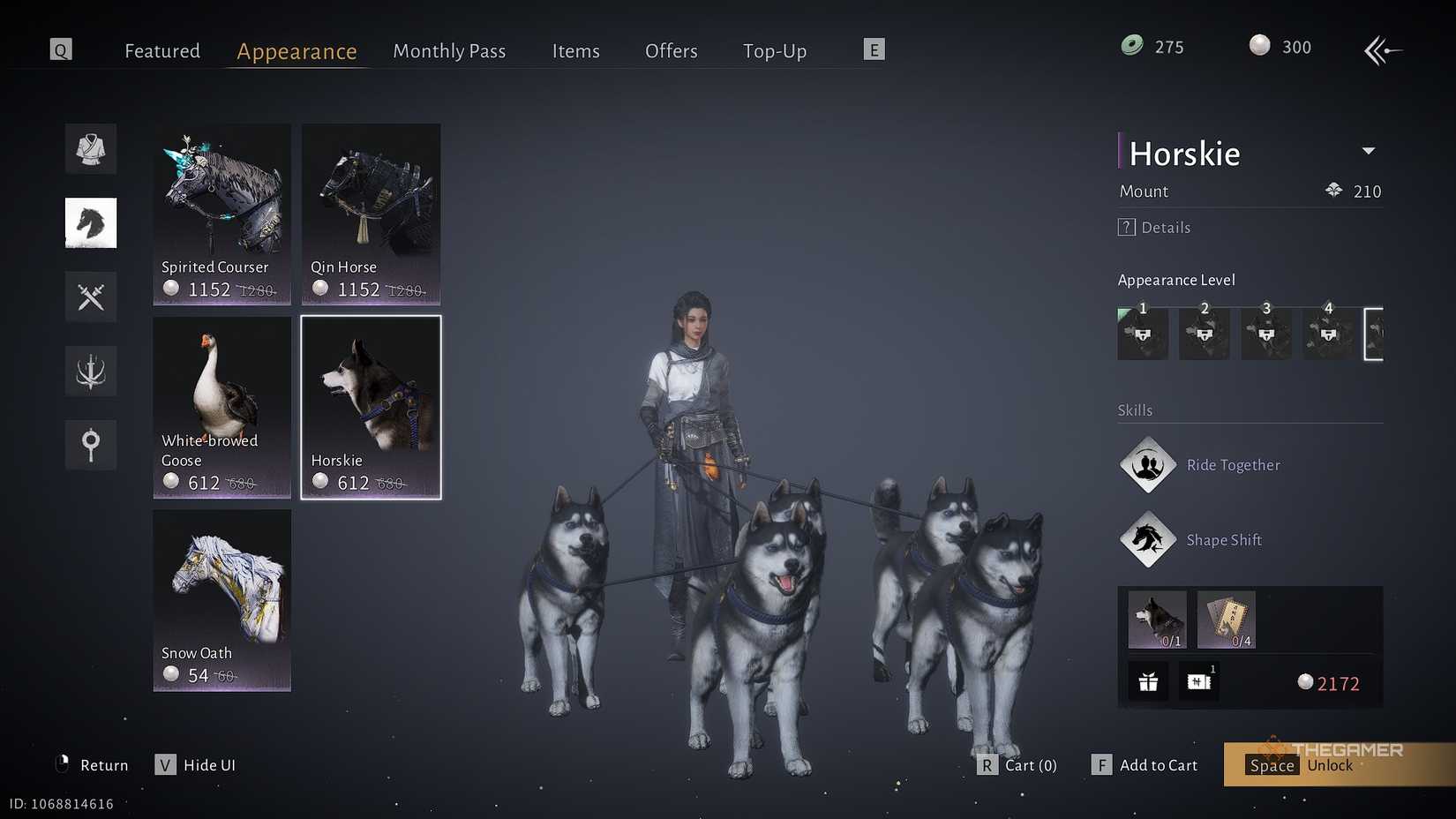Toggle Appearance Level 4 selection
The image size is (1456, 819).
click(1328, 334)
